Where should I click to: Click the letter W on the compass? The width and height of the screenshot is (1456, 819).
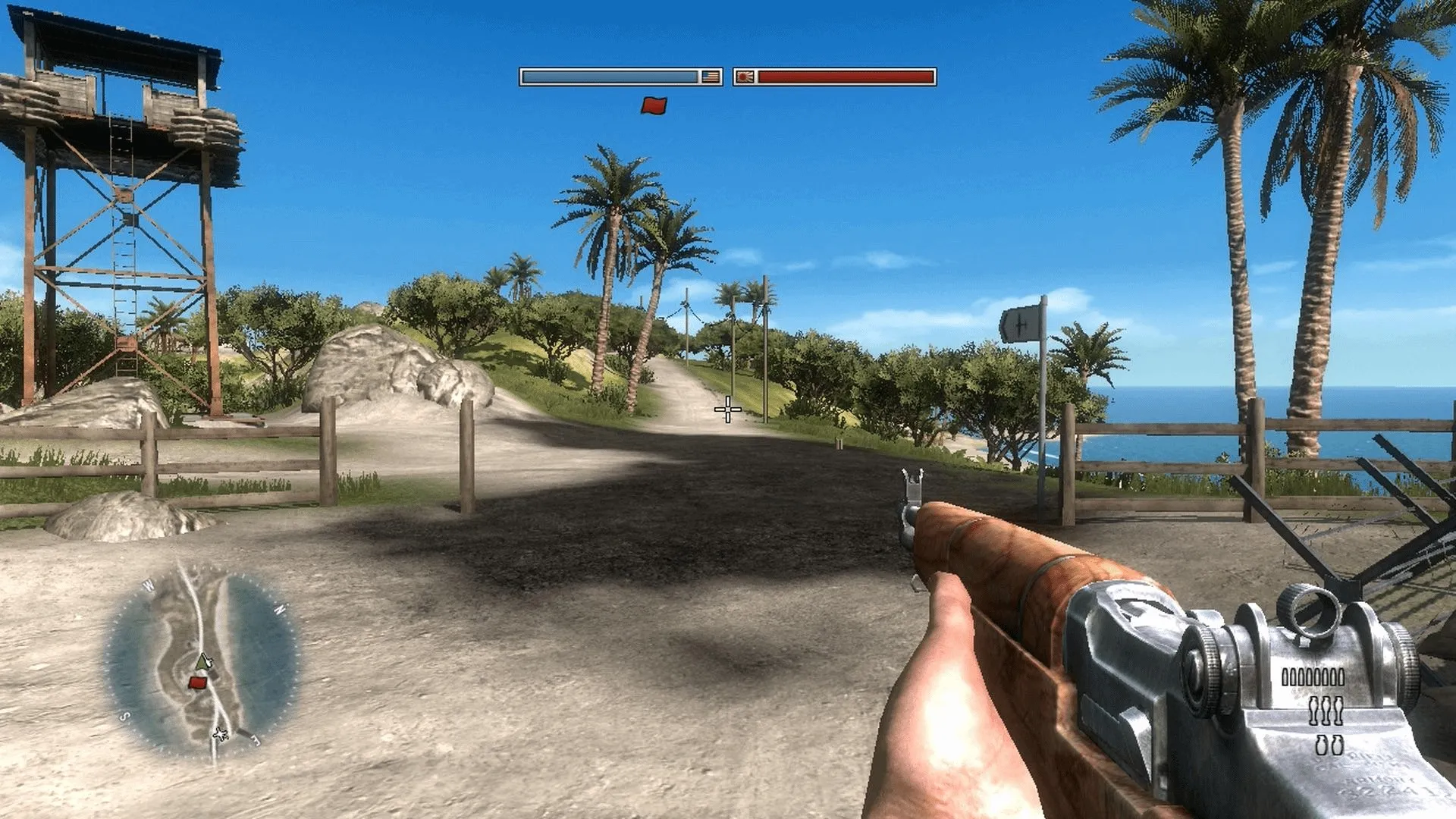(147, 584)
